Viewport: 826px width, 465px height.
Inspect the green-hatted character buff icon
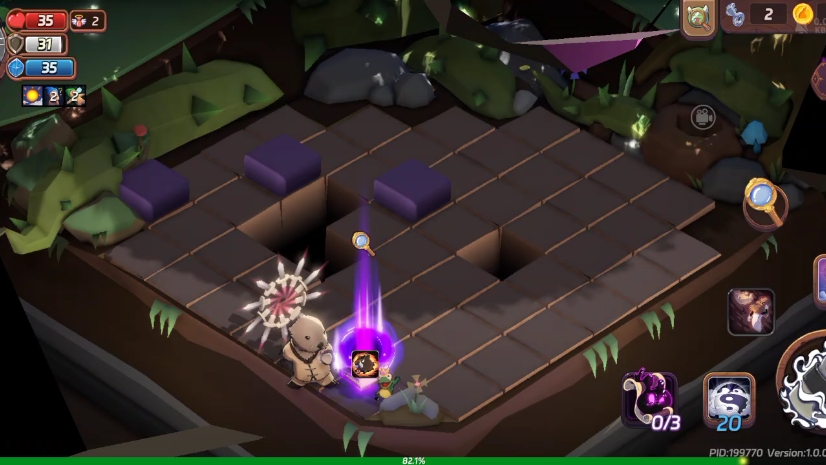coord(76,96)
